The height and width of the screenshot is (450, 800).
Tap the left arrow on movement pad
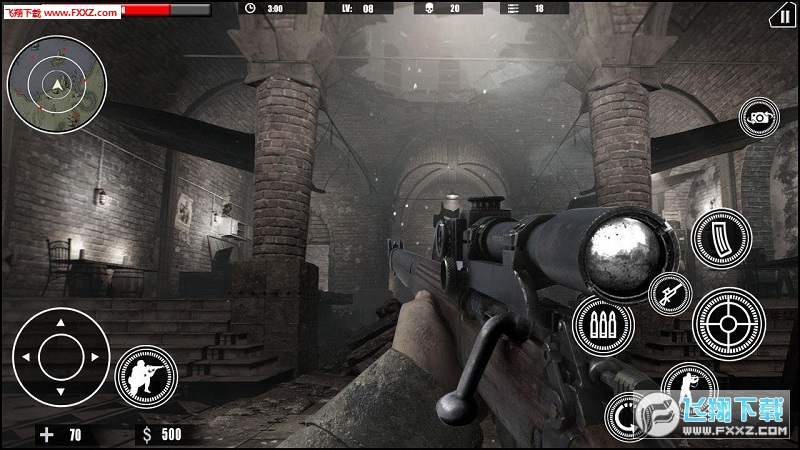(25, 356)
